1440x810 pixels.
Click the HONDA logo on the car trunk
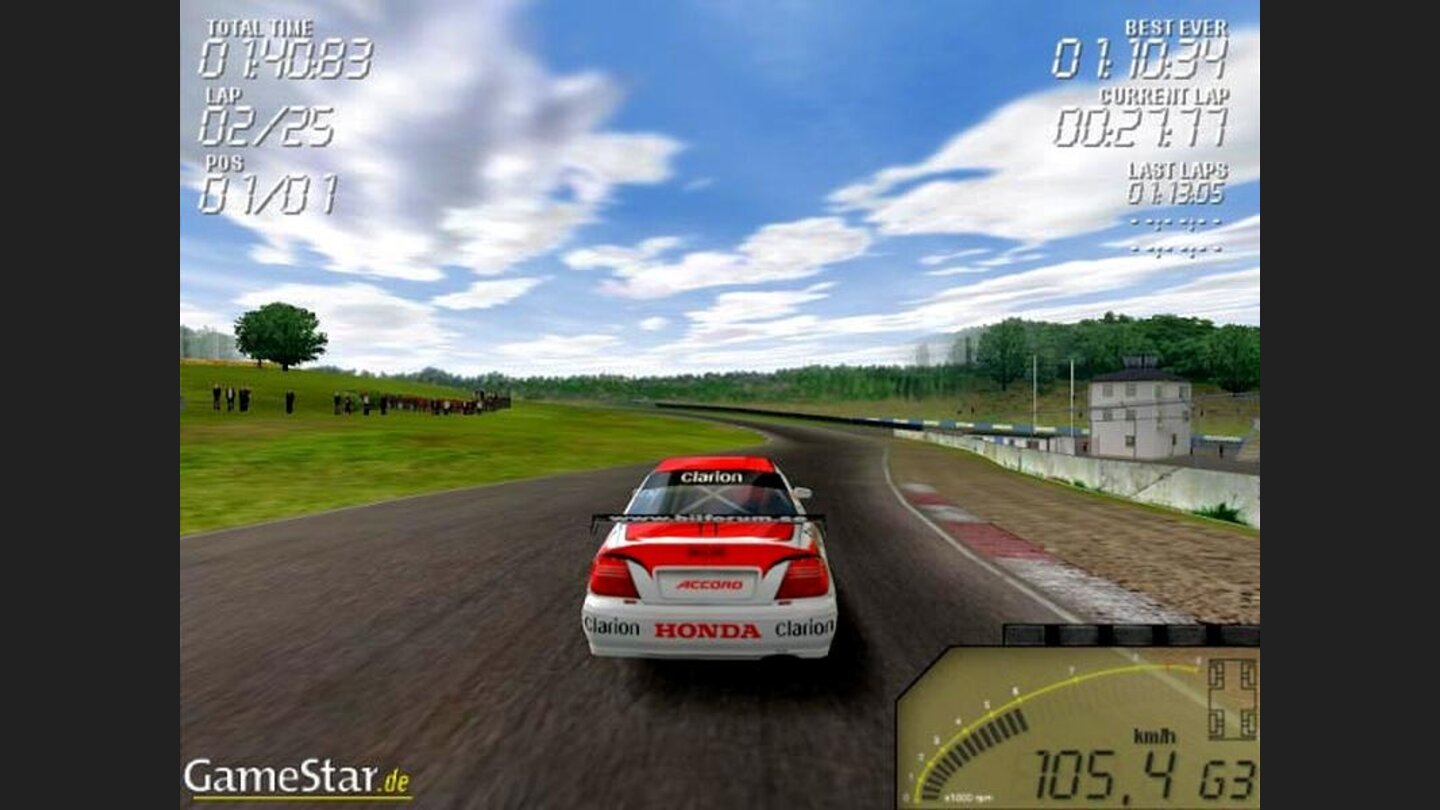click(x=710, y=629)
